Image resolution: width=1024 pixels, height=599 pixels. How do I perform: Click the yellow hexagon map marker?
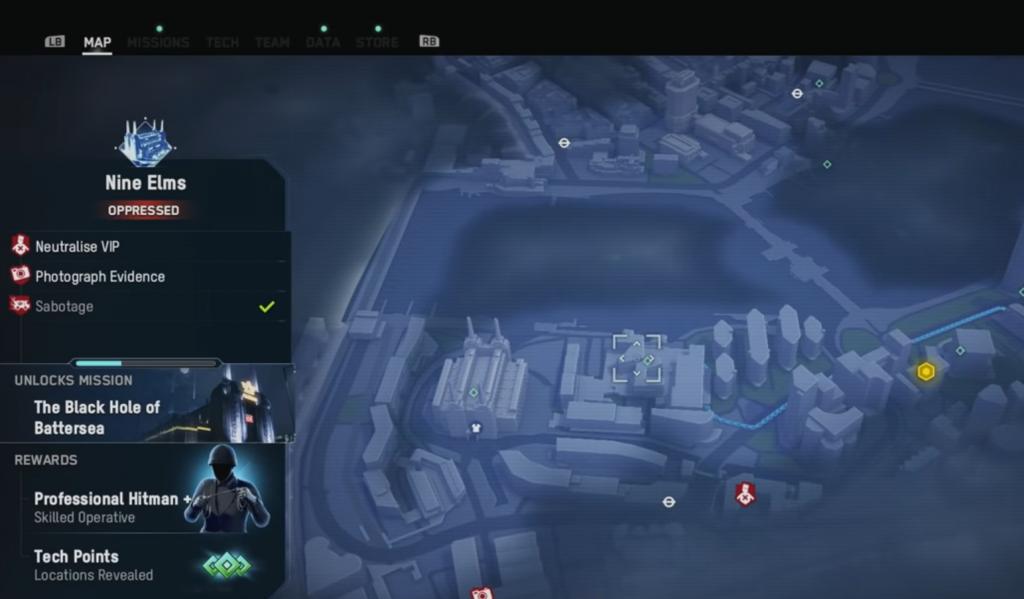coord(926,372)
